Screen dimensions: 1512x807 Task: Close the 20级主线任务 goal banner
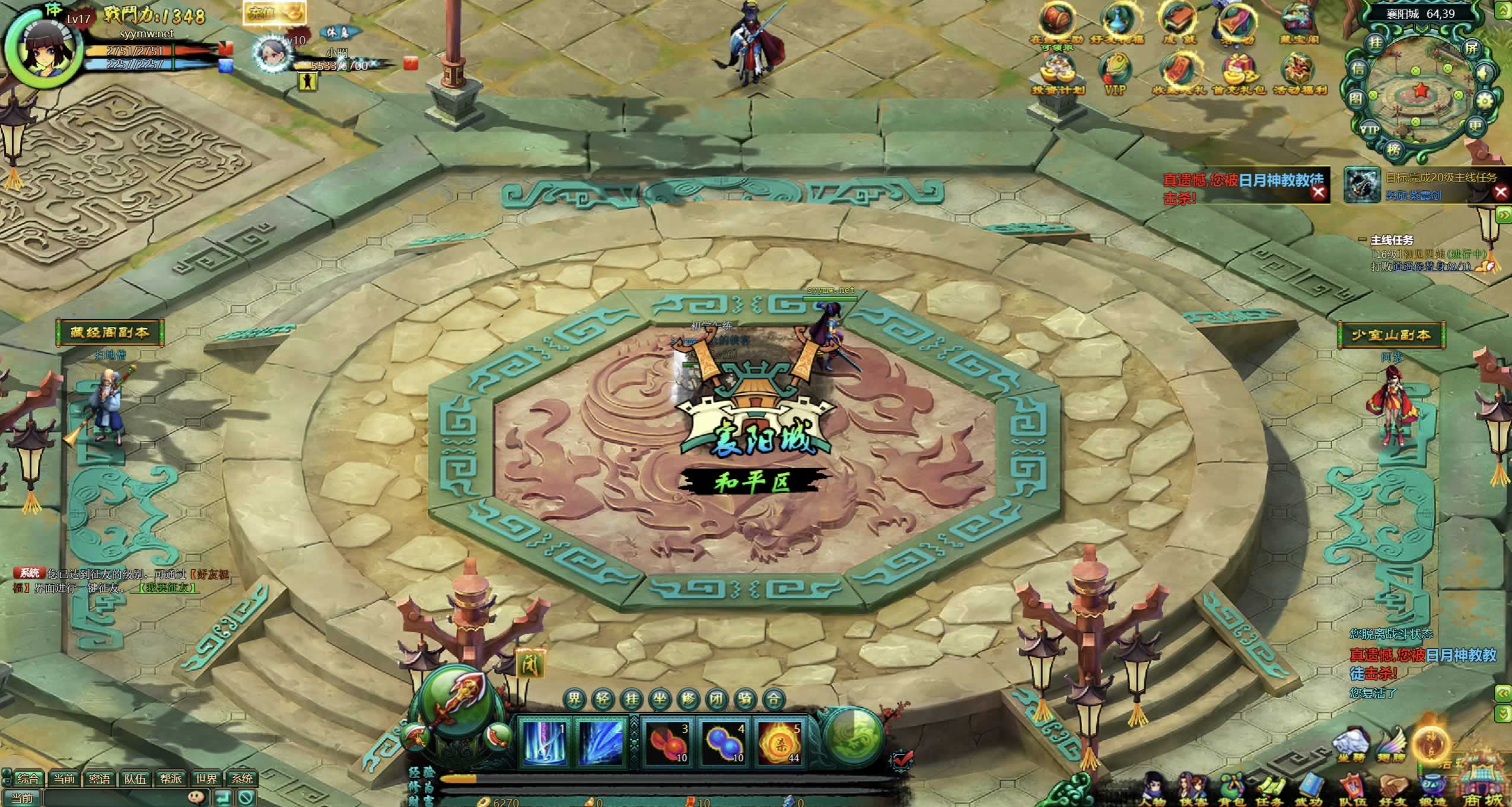point(1501,192)
